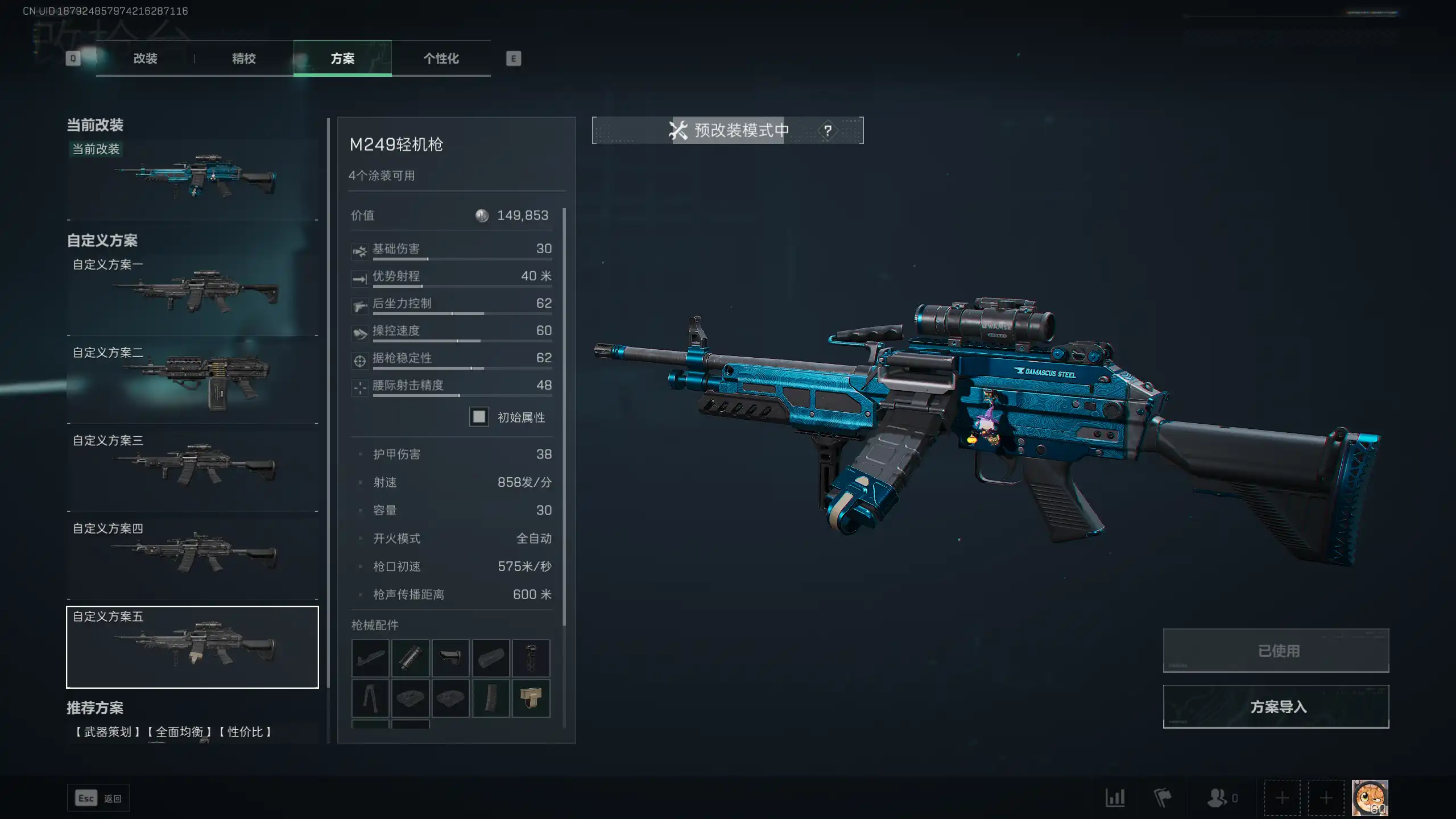This screenshot has width=1456, height=819.
Task: Open the 精校 tab
Action: (243, 59)
